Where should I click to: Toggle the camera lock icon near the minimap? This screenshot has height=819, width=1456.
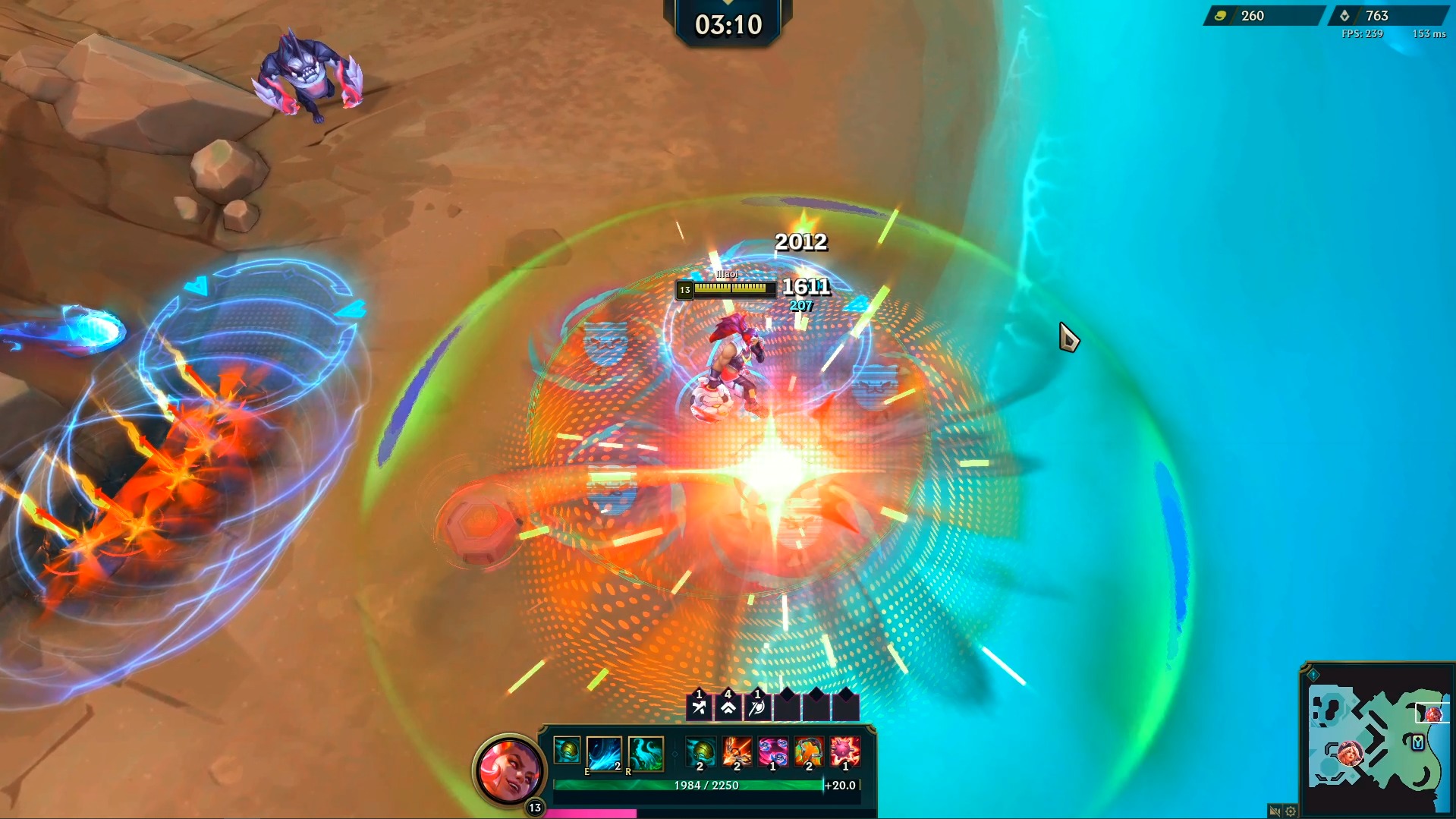pos(1275,811)
